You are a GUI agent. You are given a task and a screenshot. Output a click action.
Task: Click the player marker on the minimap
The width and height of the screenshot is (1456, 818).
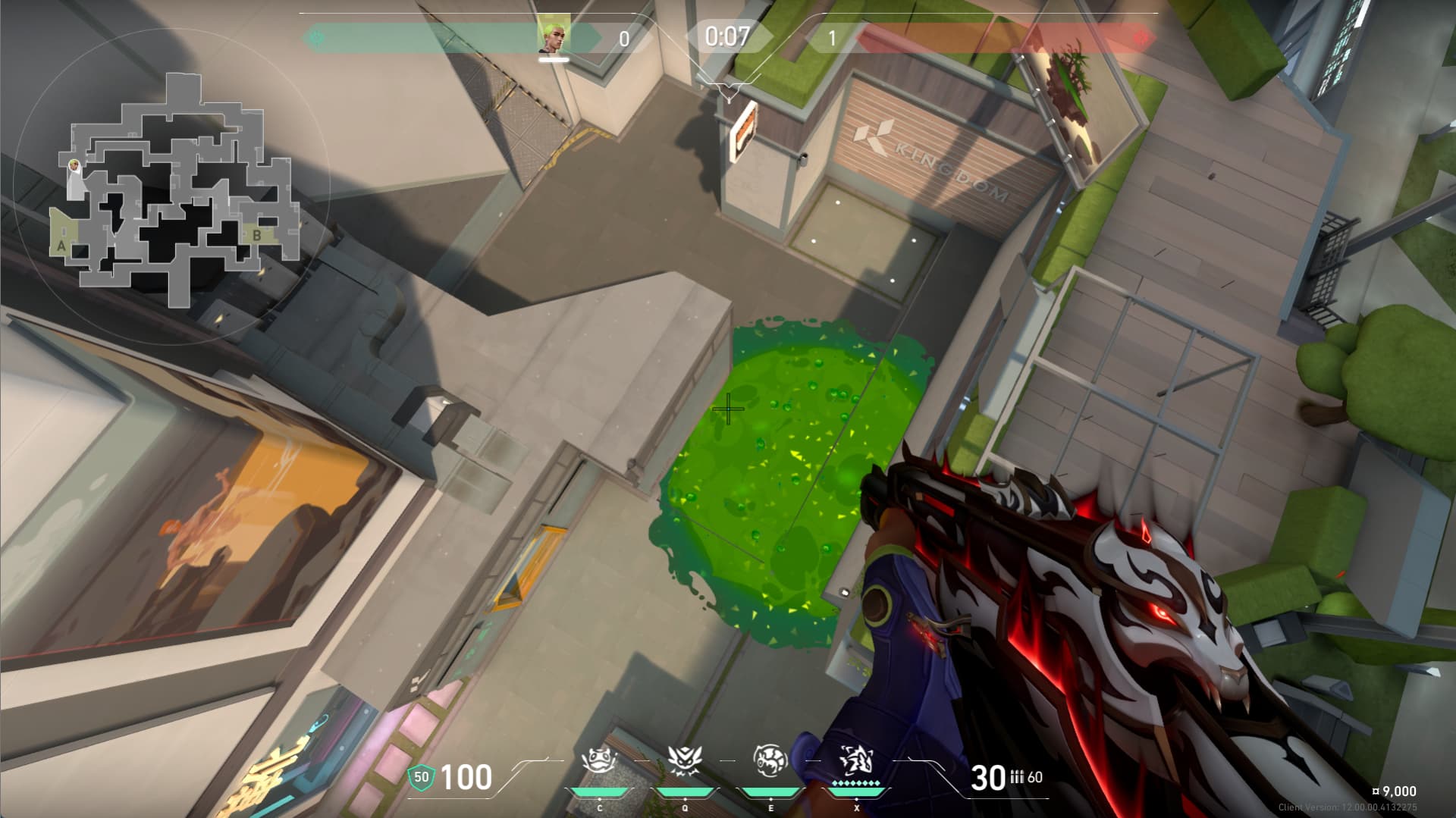[x=74, y=165]
